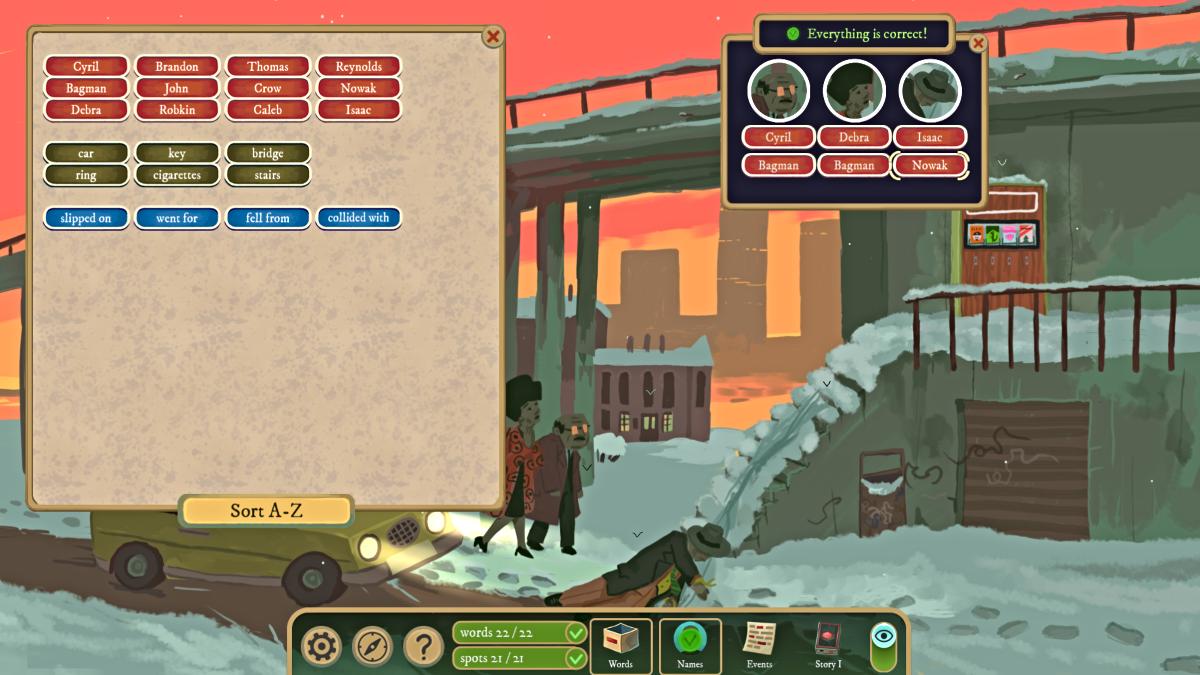1200x675 pixels.
Task: Switch to the Words tab
Action: tap(620, 645)
